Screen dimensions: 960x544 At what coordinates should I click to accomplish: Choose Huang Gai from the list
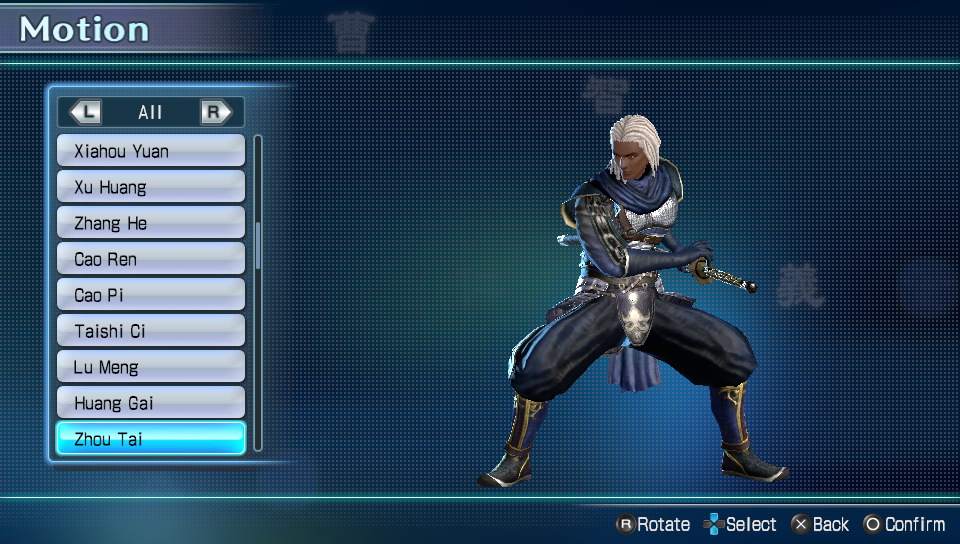pyautogui.click(x=150, y=403)
